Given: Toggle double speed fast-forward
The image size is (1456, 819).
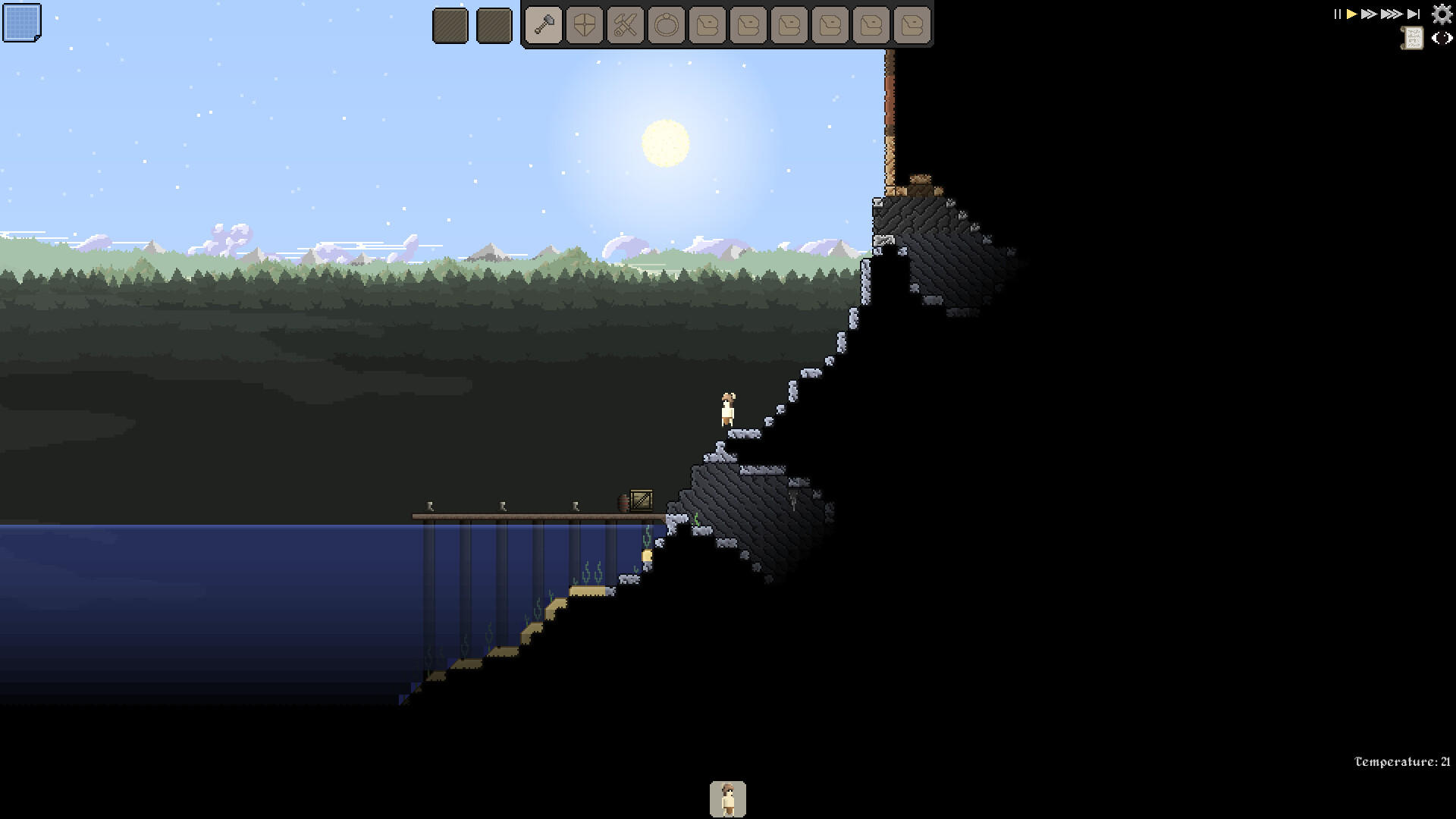Looking at the screenshot, I should (x=1369, y=13).
